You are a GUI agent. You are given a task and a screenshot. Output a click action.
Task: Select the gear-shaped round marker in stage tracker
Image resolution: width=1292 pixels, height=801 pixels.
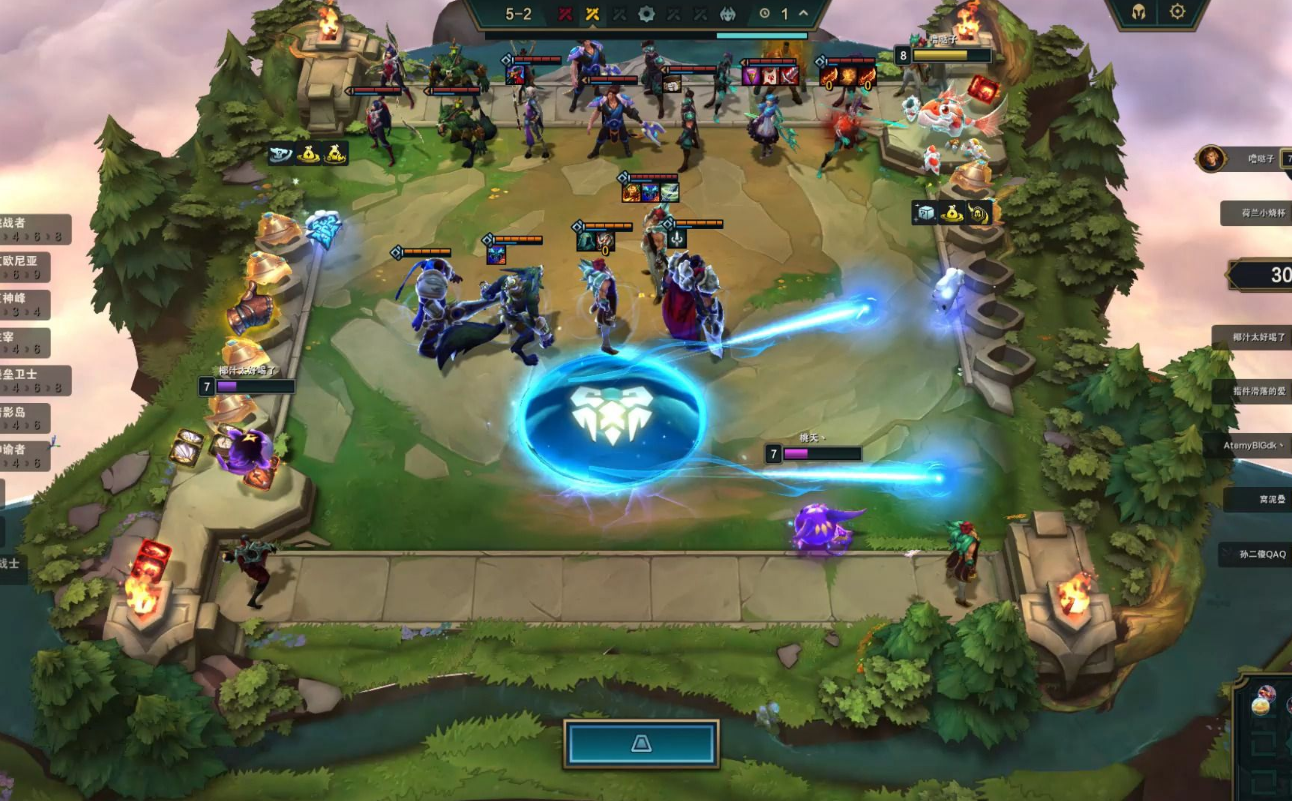pos(647,14)
